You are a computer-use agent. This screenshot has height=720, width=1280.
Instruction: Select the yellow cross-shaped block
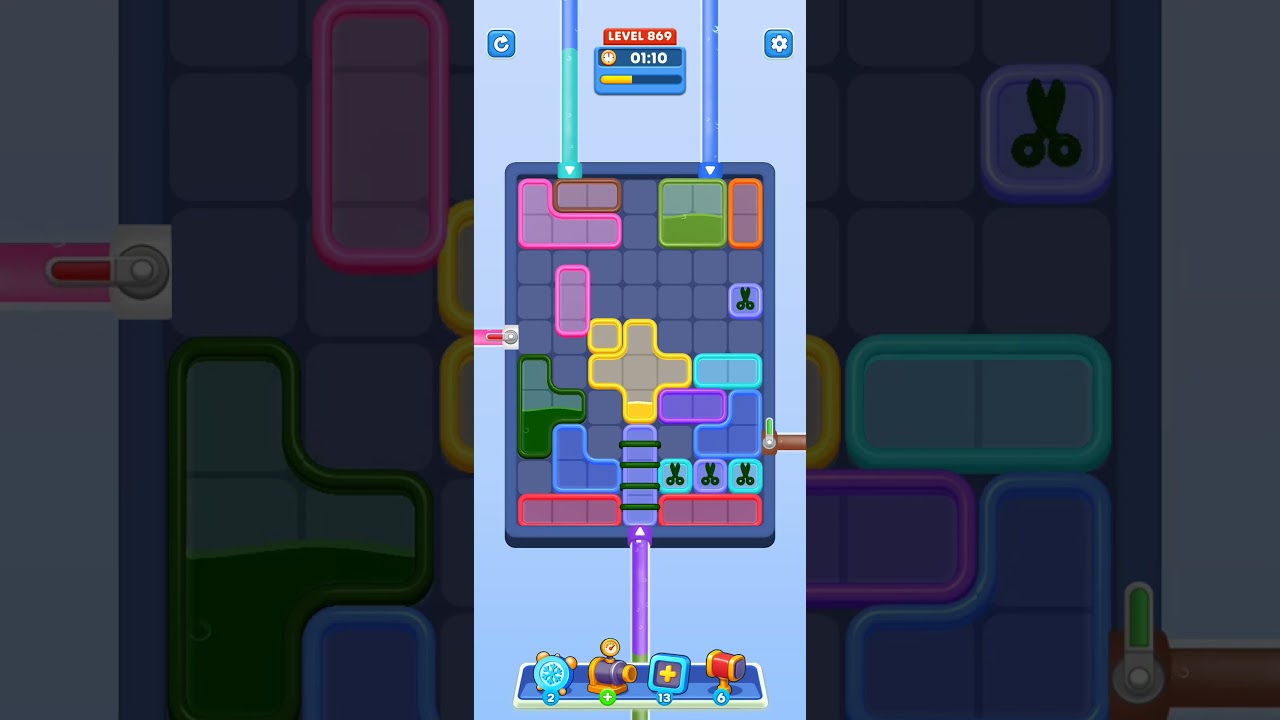[x=640, y=370]
